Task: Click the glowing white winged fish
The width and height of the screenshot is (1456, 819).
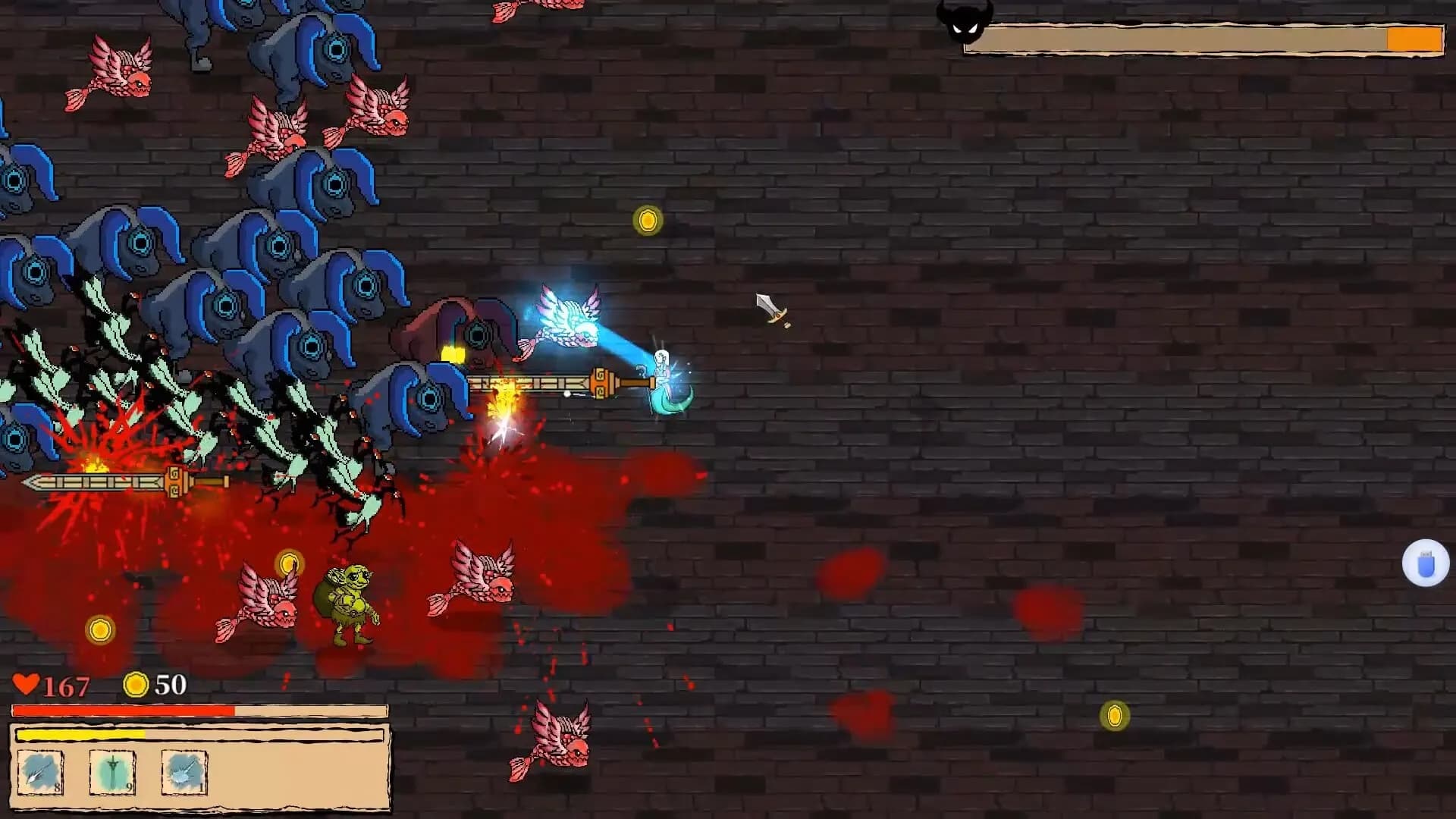Action: click(569, 318)
